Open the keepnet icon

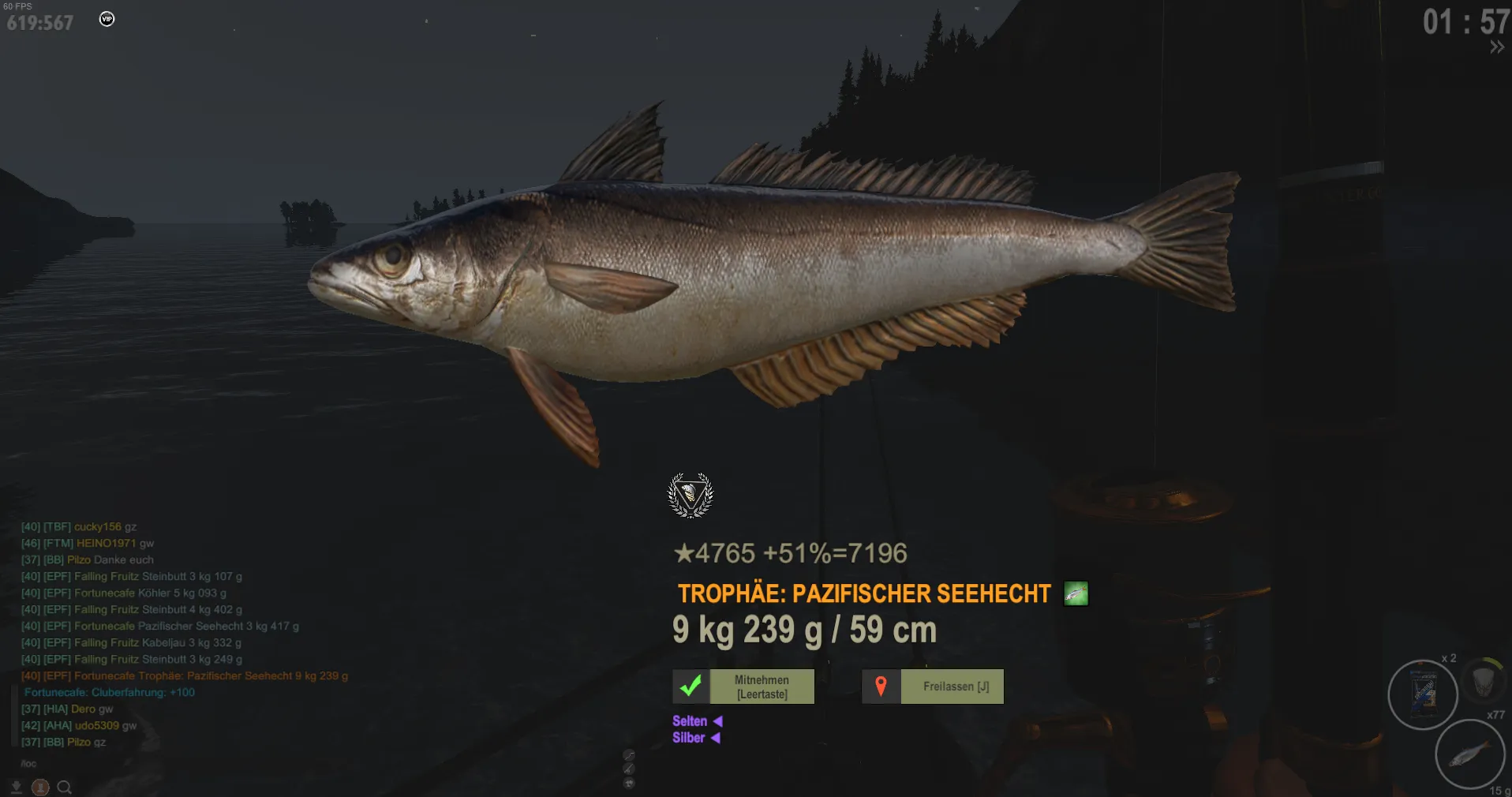point(1484,679)
